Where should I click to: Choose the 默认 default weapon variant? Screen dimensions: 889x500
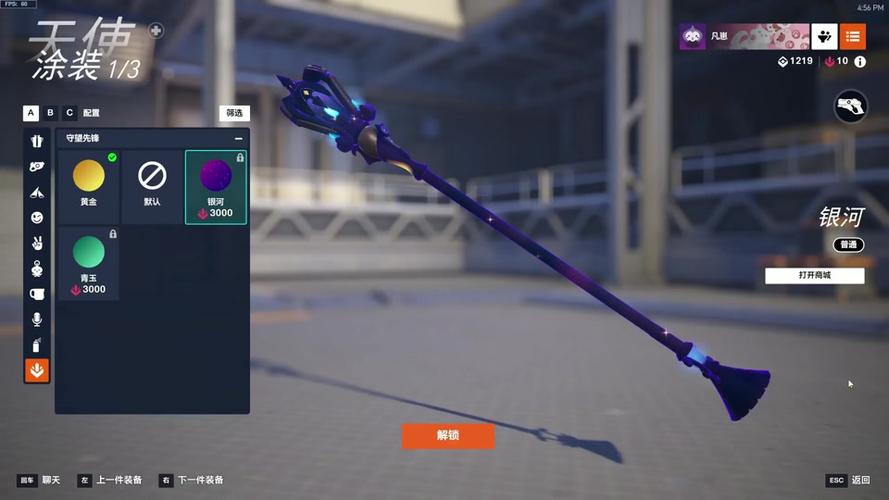(x=152, y=186)
